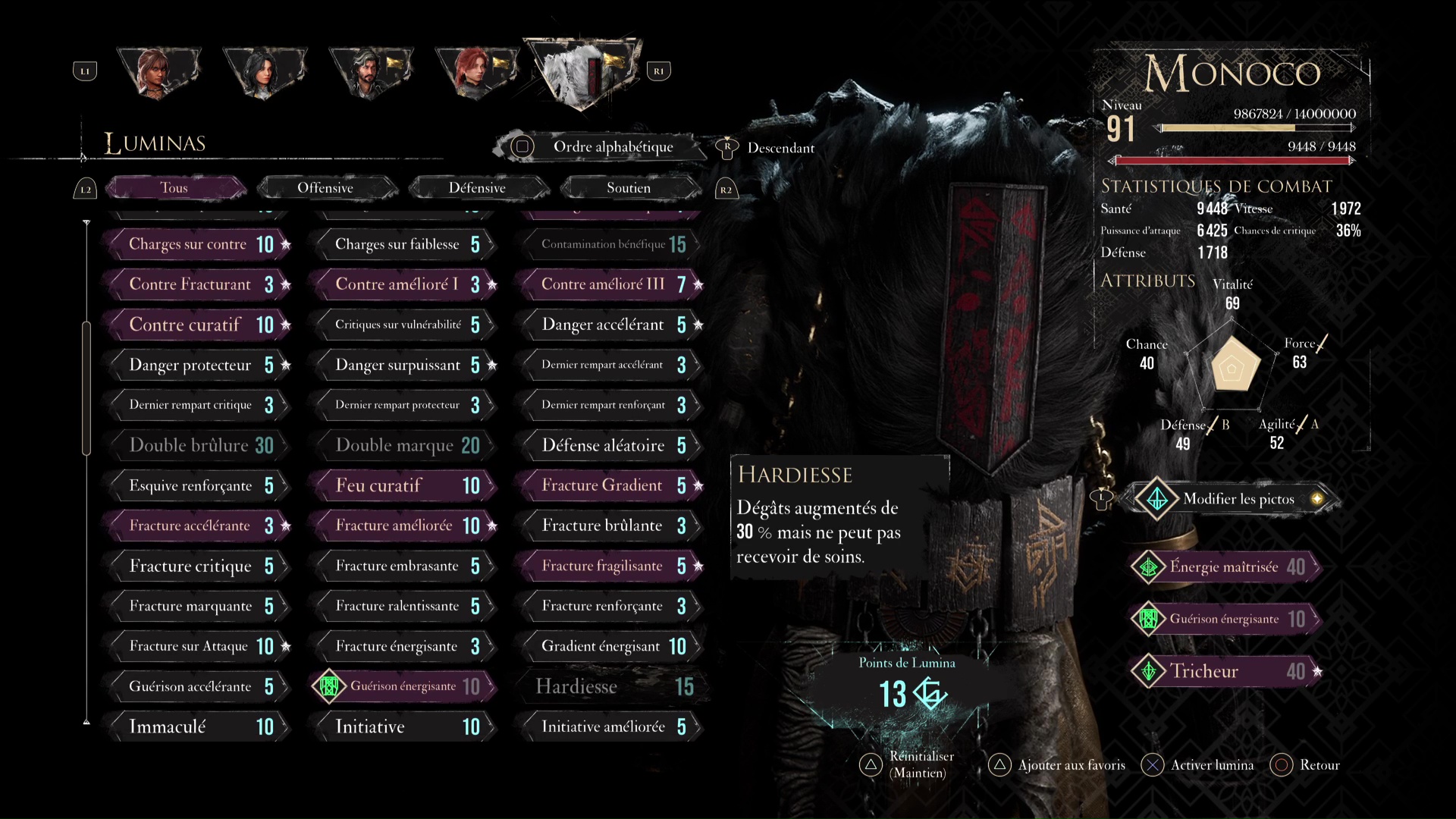Select the Danger accélérant lumina
This screenshot has width=1456, height=819.
[611, 325]
